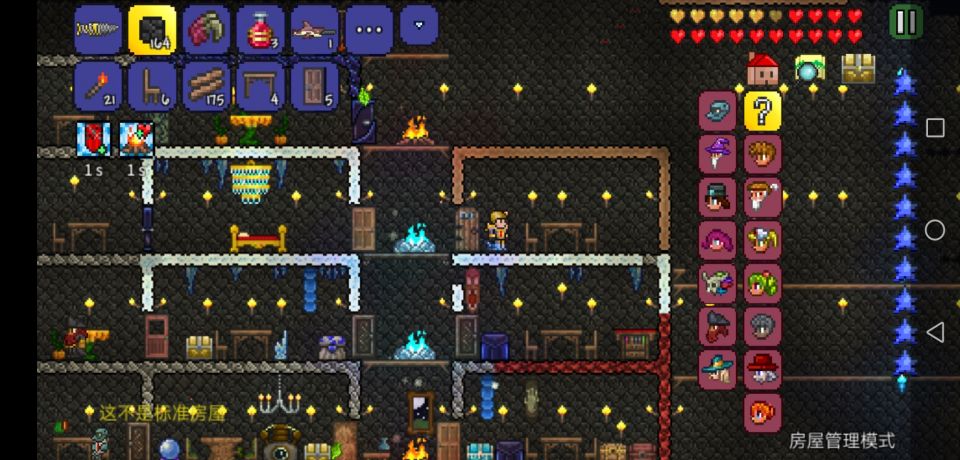This screenshot has height=460, width=960.
Task: Open the treasure chest inventory icon
Action: (858, 69)
